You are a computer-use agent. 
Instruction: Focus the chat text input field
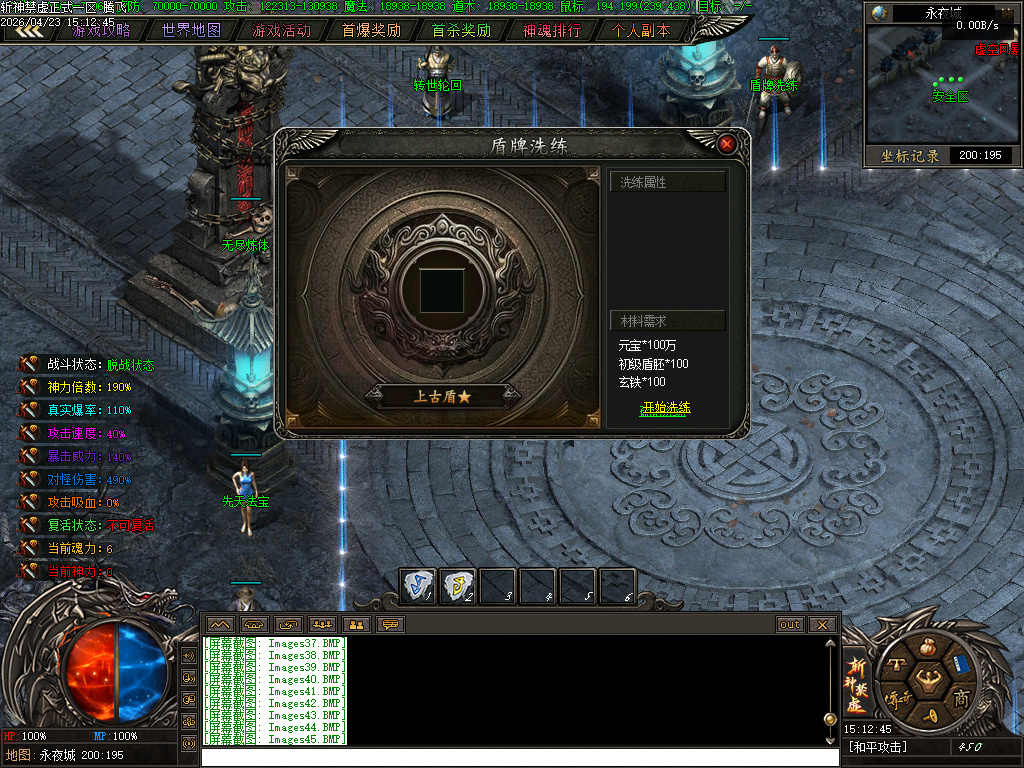point(520,757)
